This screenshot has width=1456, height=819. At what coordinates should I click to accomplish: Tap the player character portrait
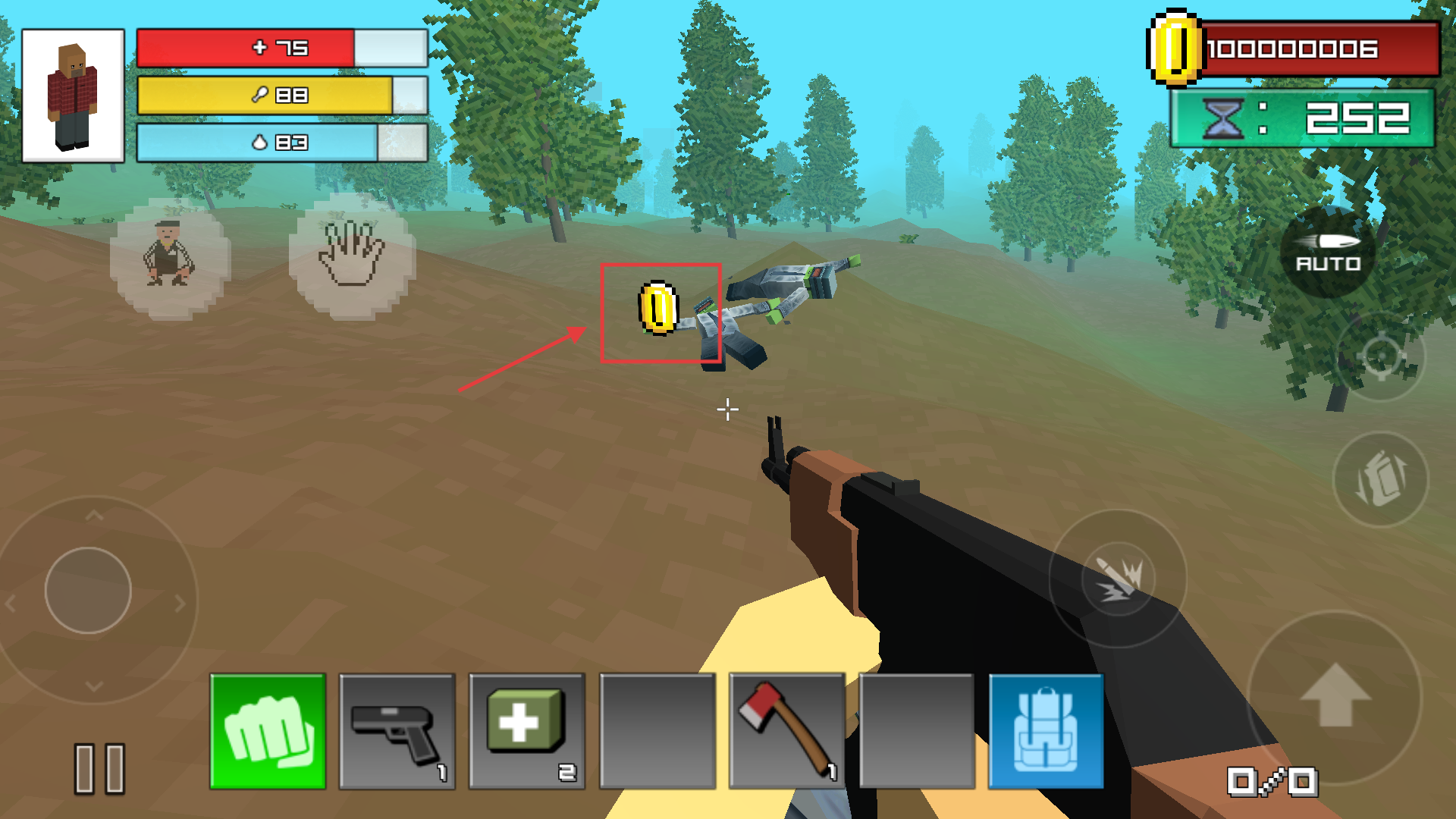coord(73,96)
